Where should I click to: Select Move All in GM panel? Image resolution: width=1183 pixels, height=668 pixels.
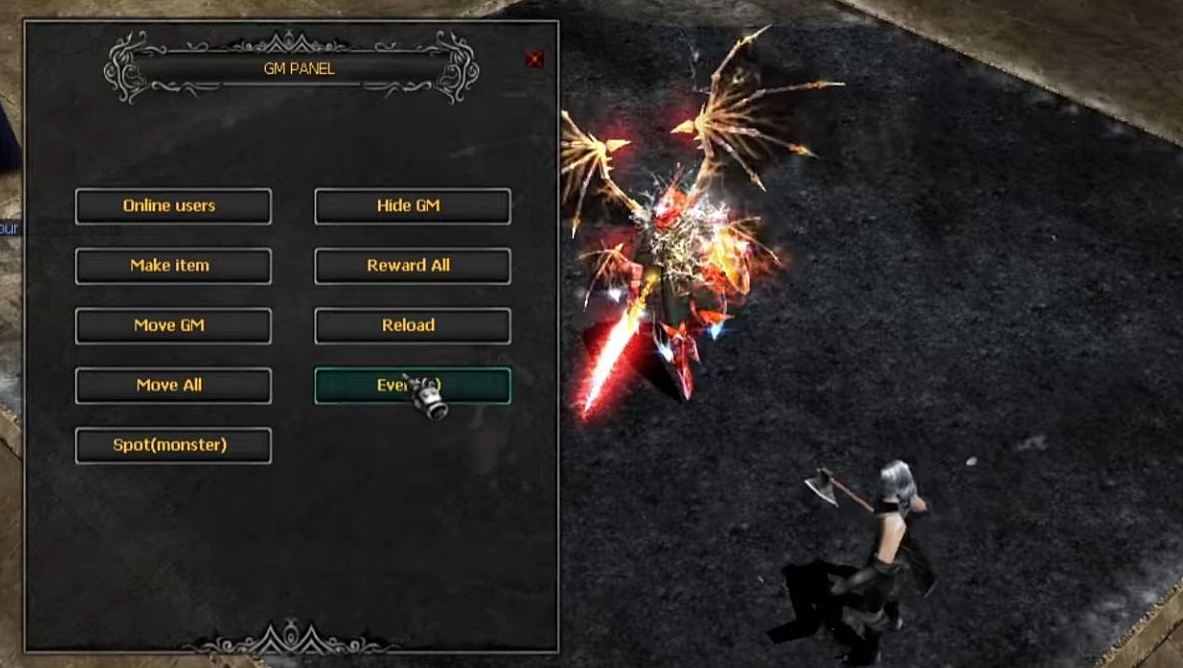click(x=173, y=386)
